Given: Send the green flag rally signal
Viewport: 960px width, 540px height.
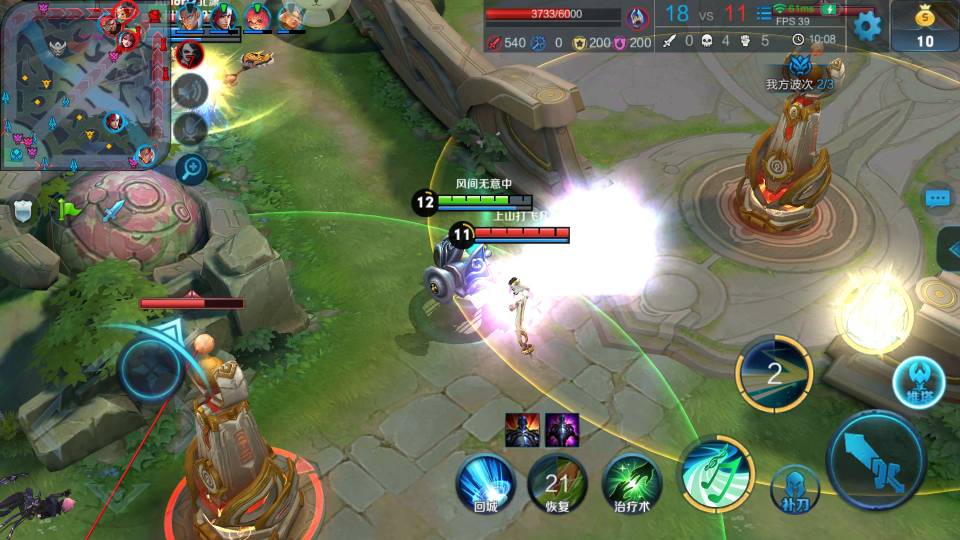Looking at the screenshot, I should (x=68, y=210).
